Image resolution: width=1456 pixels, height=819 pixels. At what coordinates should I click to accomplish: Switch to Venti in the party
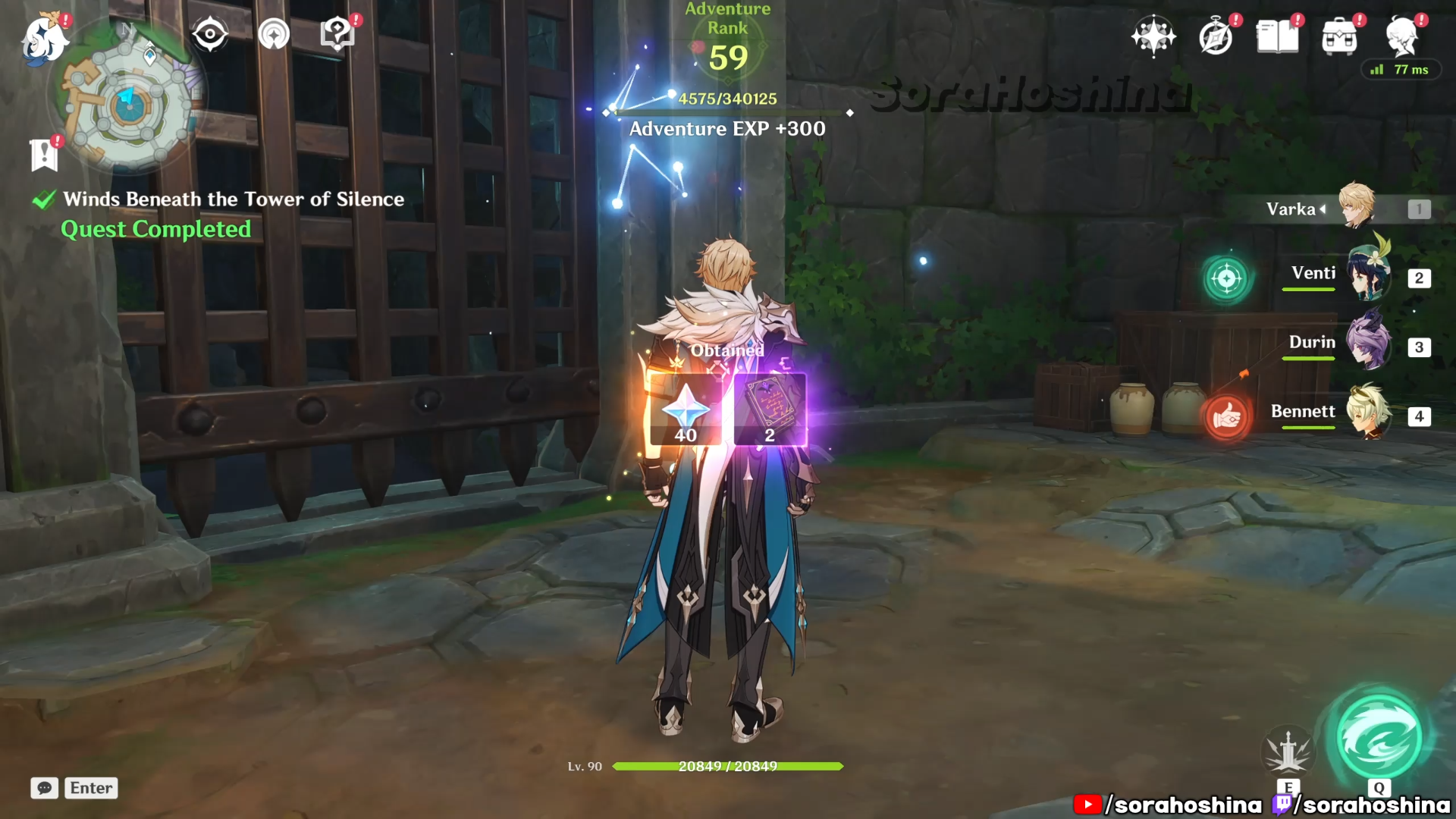coord(1369,277)
